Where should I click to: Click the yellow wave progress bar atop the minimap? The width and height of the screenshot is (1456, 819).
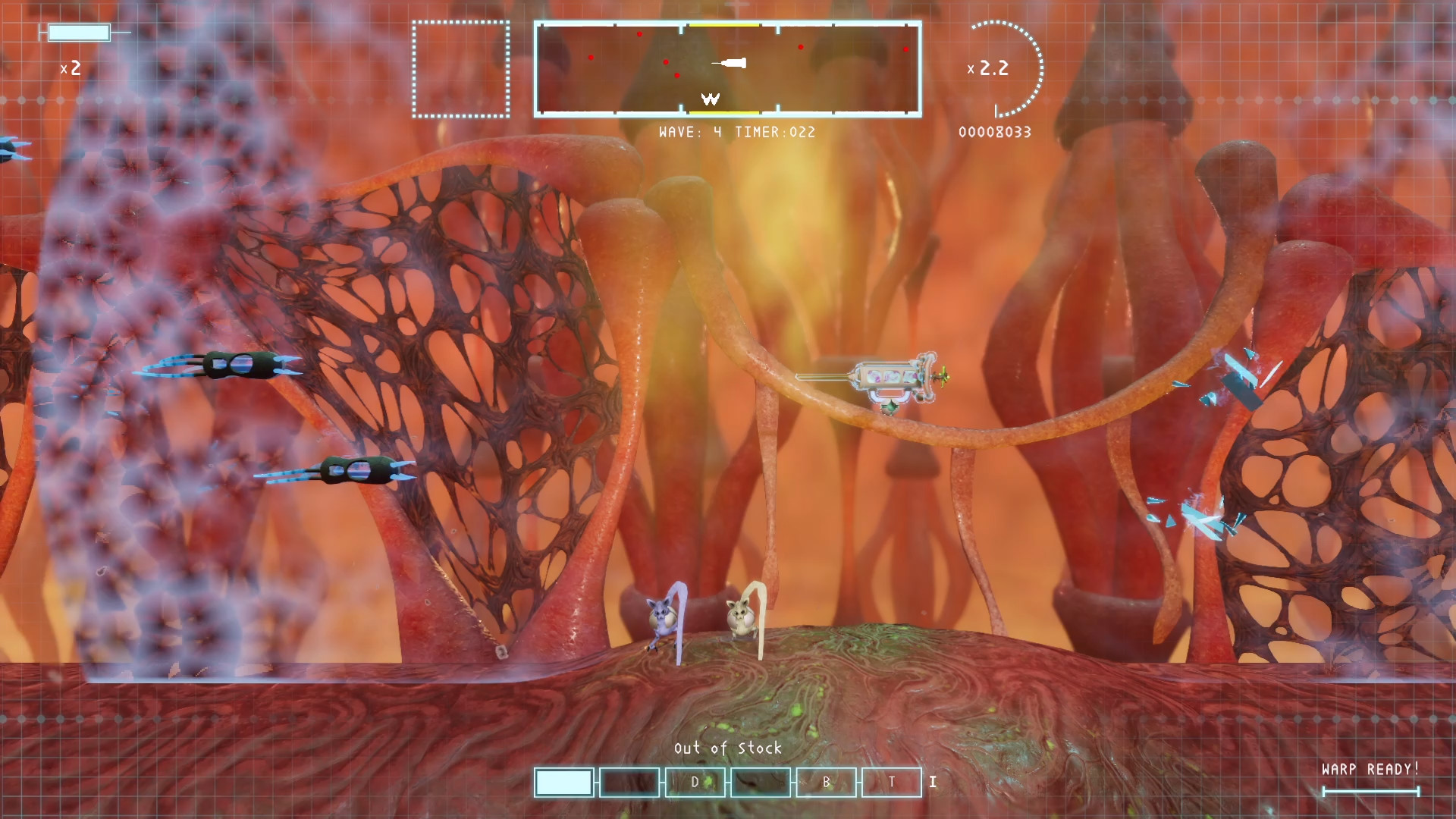pos(726,24)
